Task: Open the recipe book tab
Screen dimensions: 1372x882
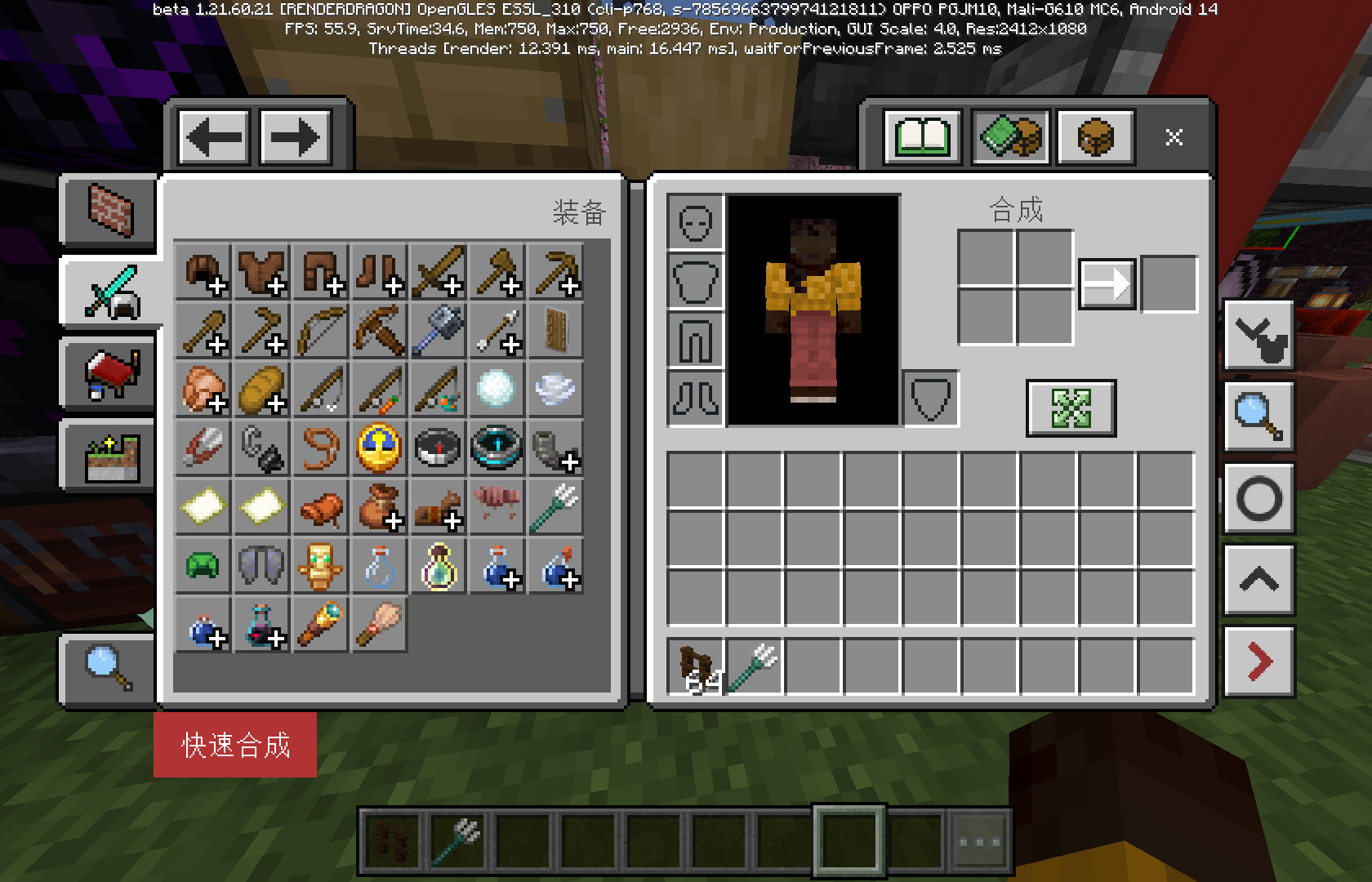Action: click(x=923, y=136)
